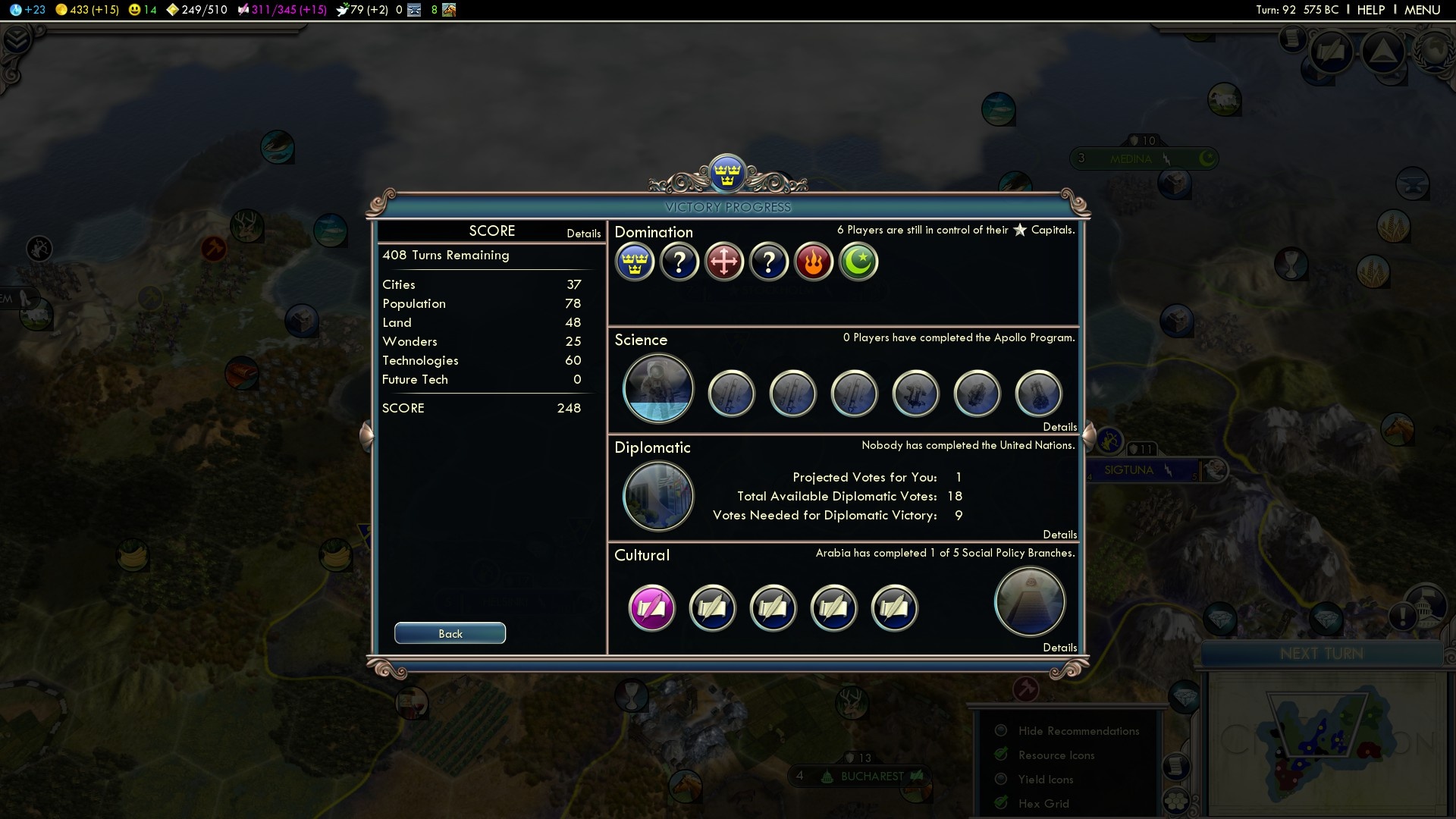Screen dimensions: 1456x819
Task: Show Science victory details
Action: pyautogui.click(x=1059, y=427)
